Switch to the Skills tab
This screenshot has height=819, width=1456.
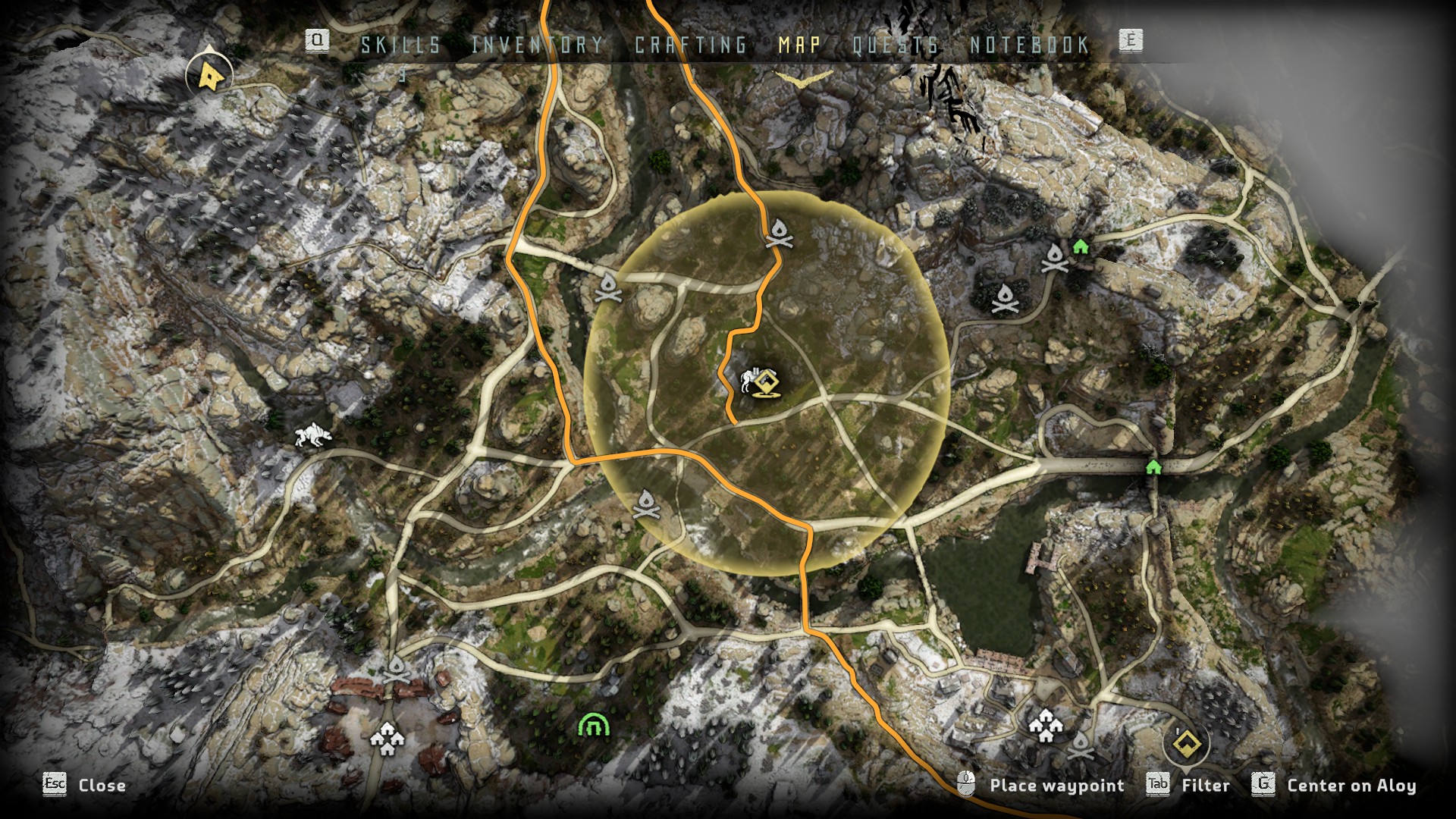(400, 45)
